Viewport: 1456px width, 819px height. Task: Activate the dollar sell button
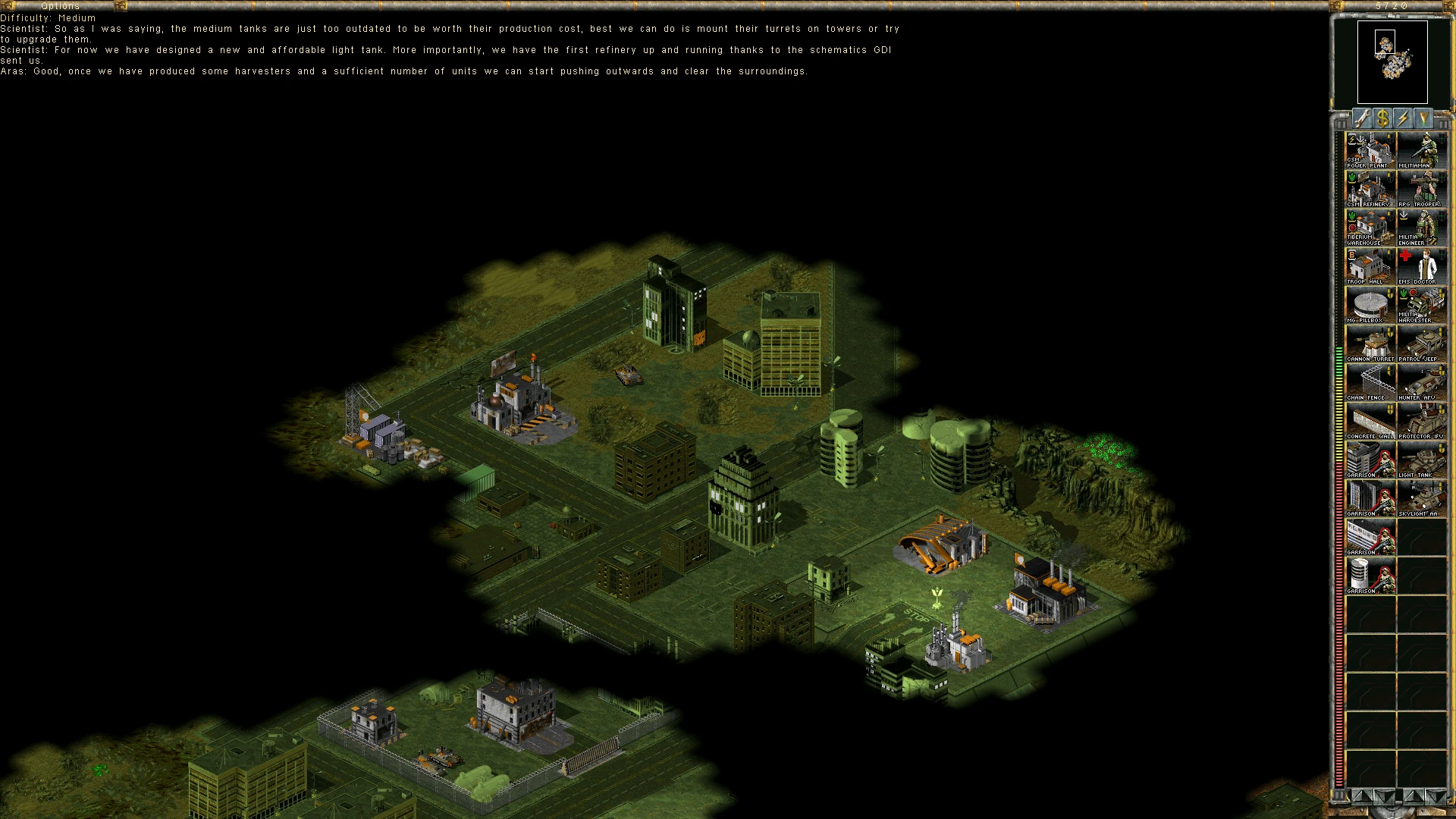tap(1383, 118)
